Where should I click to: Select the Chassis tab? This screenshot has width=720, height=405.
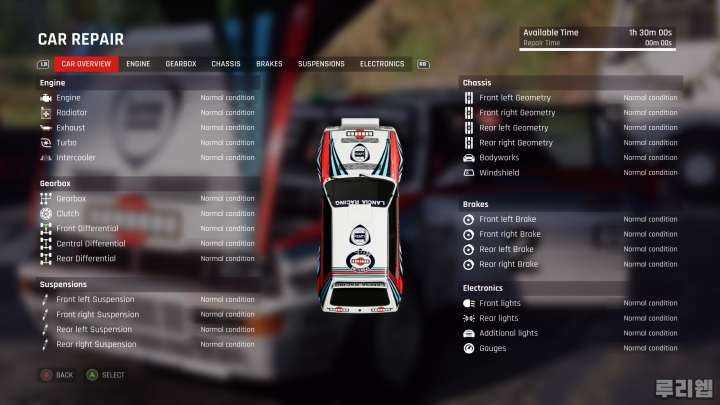pos(226,64)
